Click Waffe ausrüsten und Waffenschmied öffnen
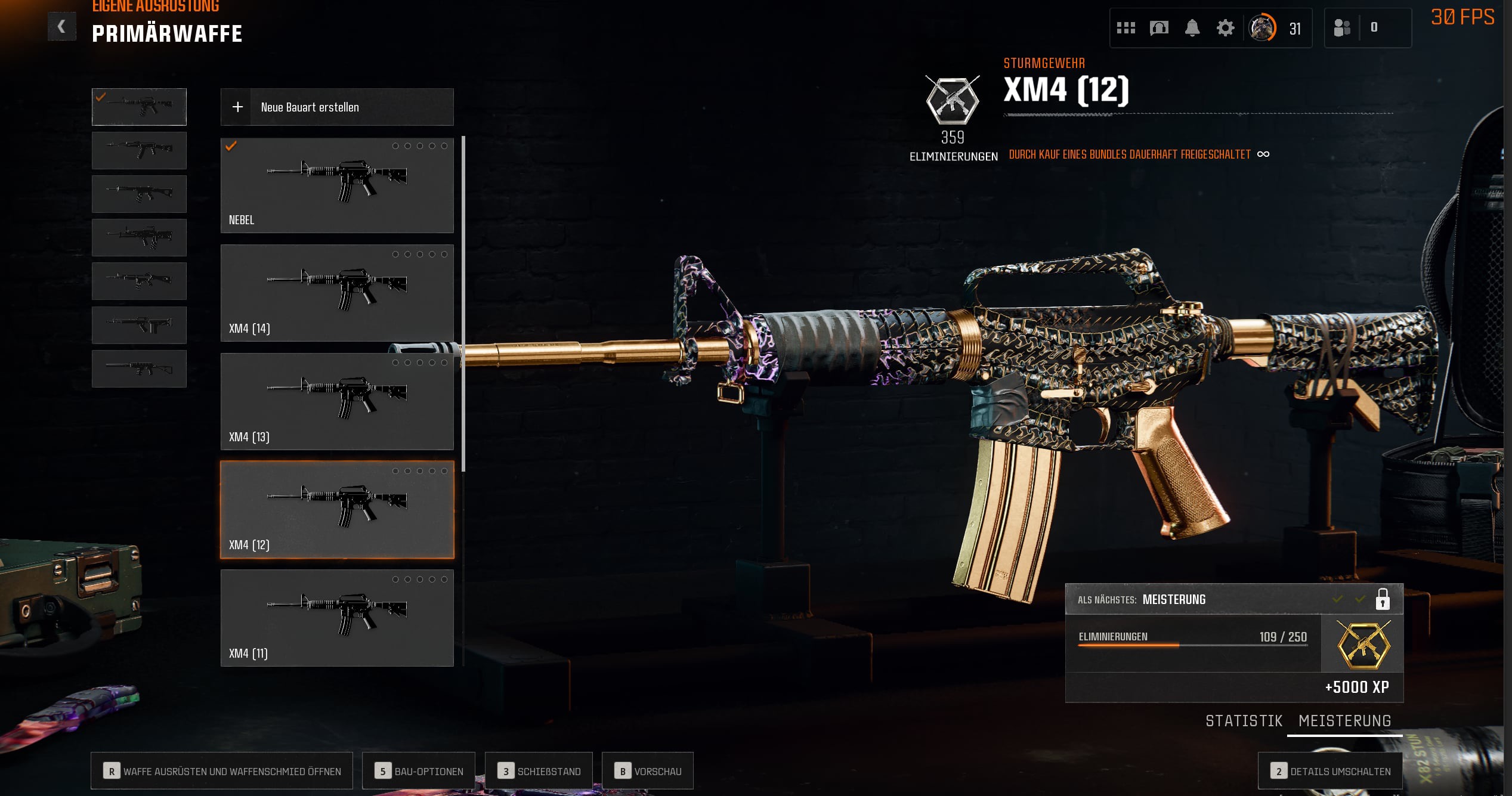1512x796 pixels. (222, 771)
